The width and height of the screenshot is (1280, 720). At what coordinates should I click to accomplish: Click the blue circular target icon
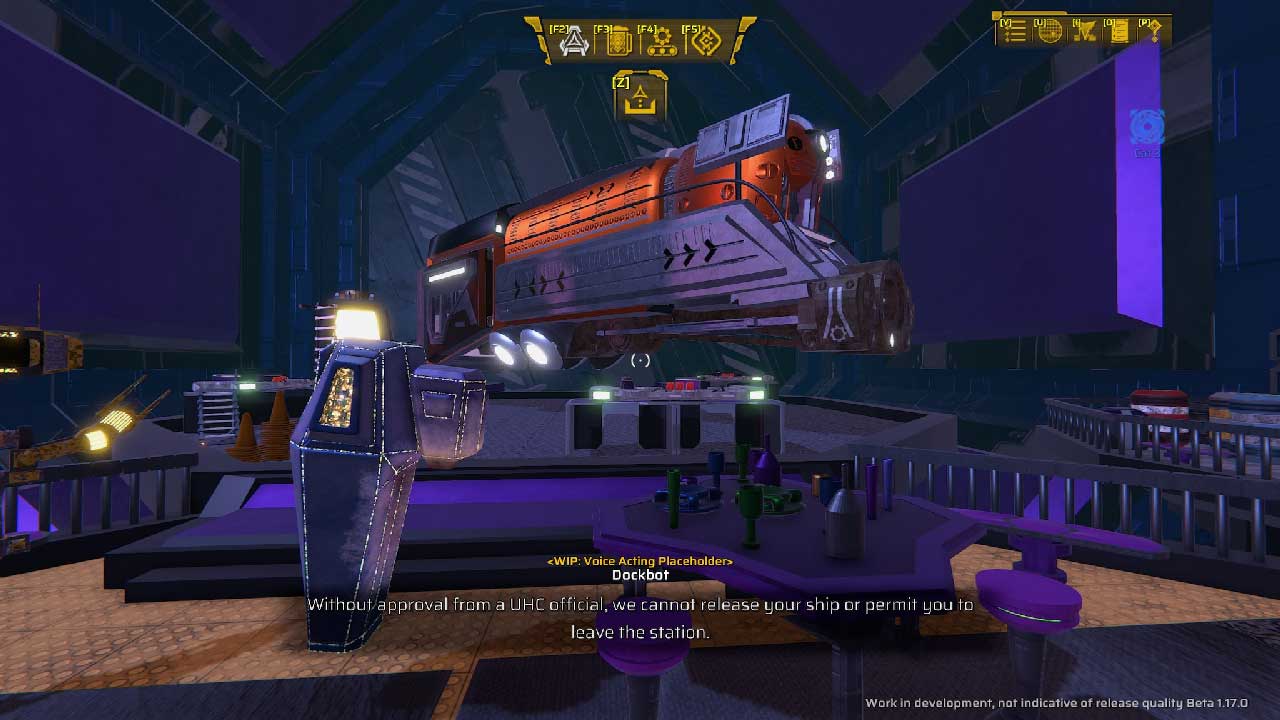pos(1147,128)
